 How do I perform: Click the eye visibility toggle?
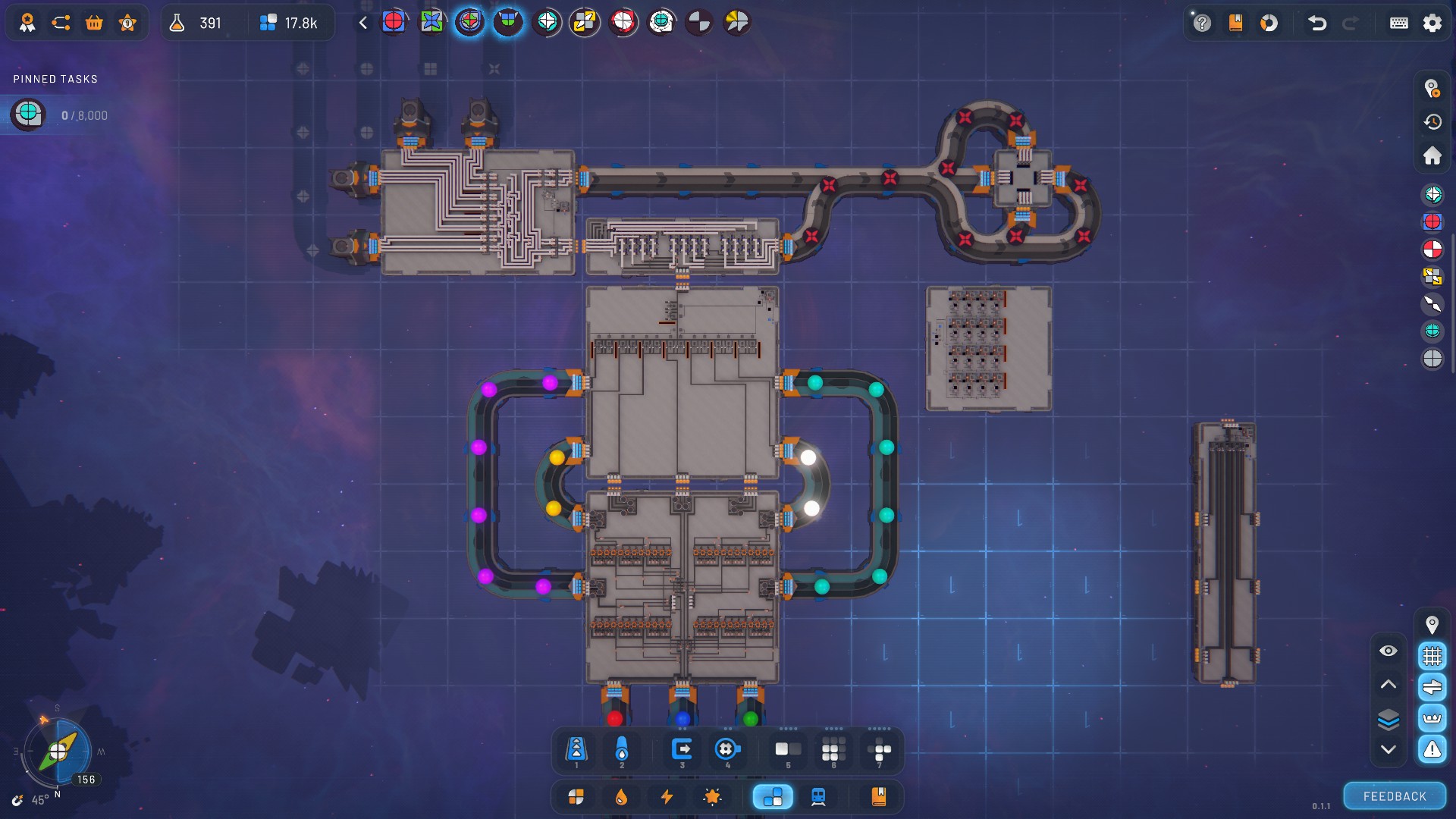tap(1389, 651)
